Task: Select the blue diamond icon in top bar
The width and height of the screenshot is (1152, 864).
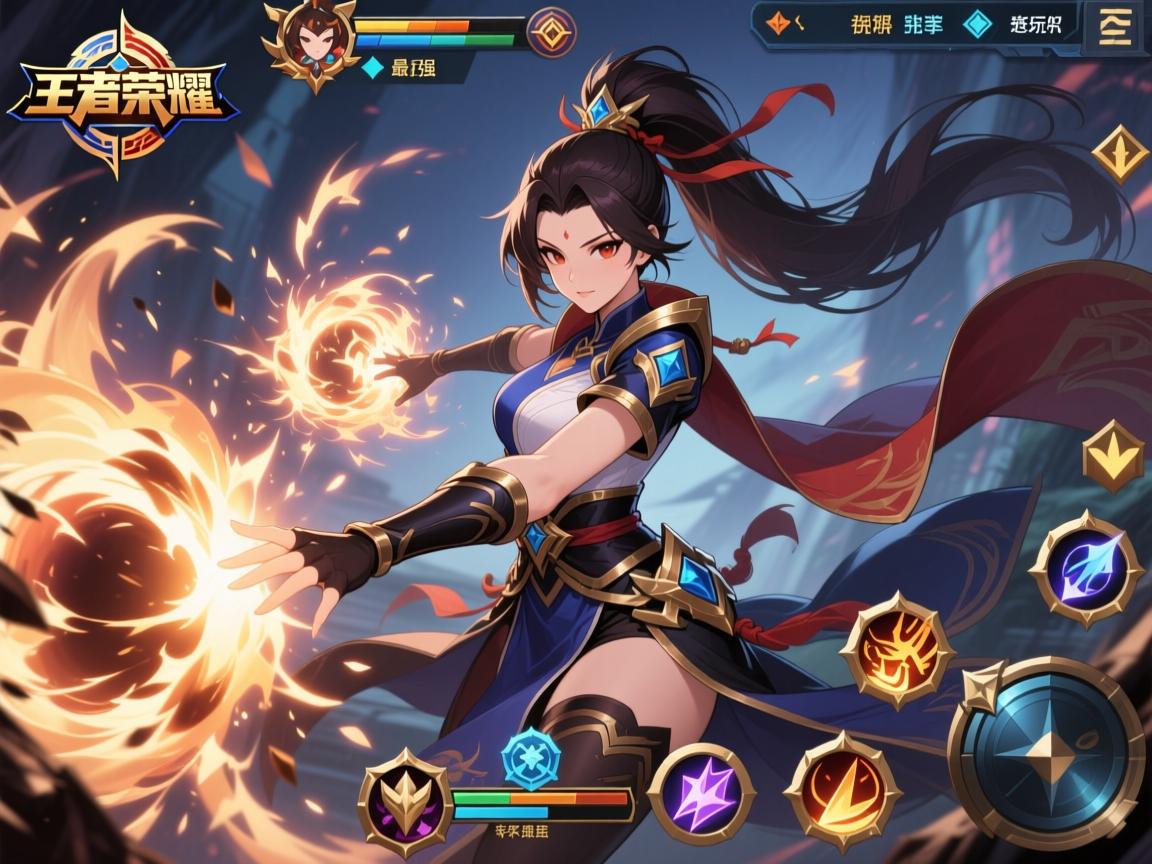Action: (x=977, y=24)
